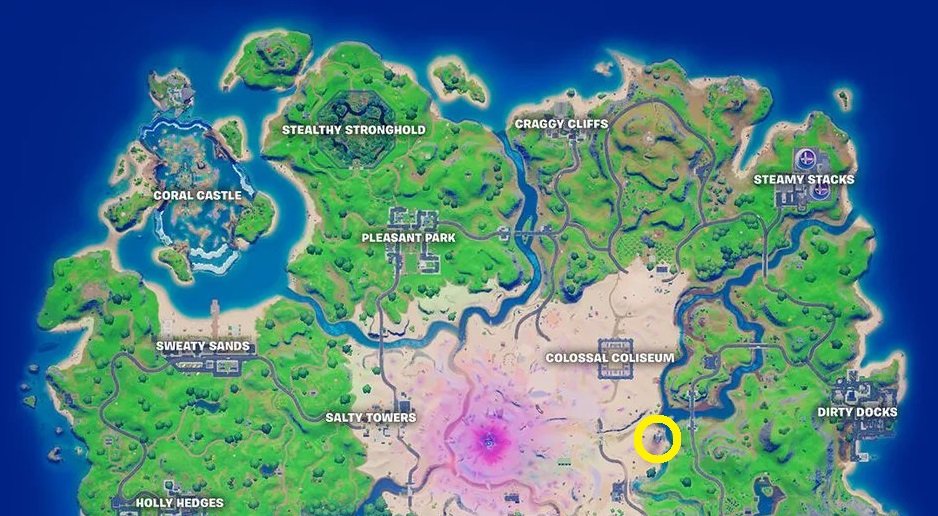Click the Coral Castle location label
Image resolution: width=938 pixels, height=516 pixels.
point(197,196)
